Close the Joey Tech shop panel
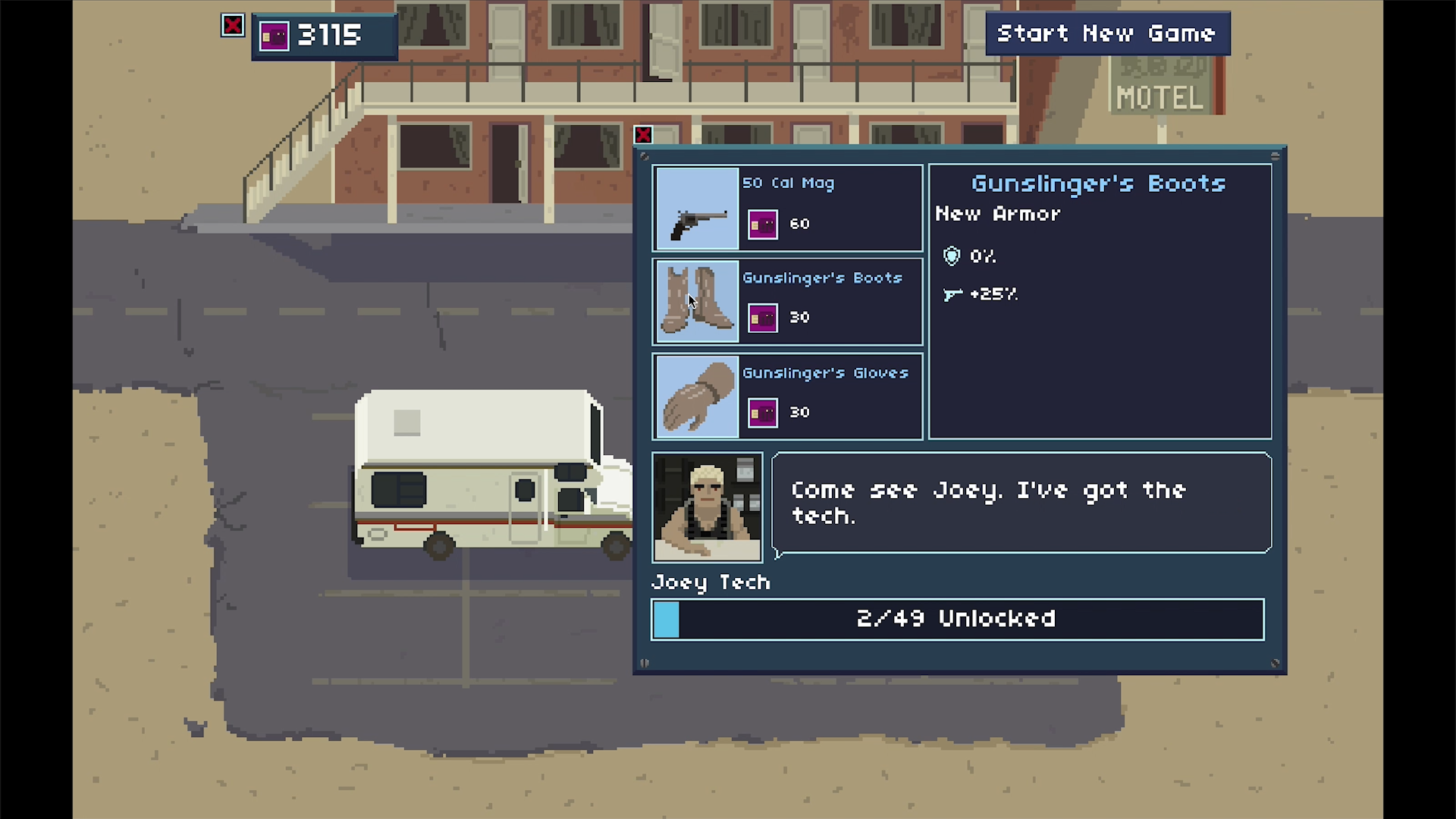This screenshot has width=1456, height=819. tap(642, 135)
